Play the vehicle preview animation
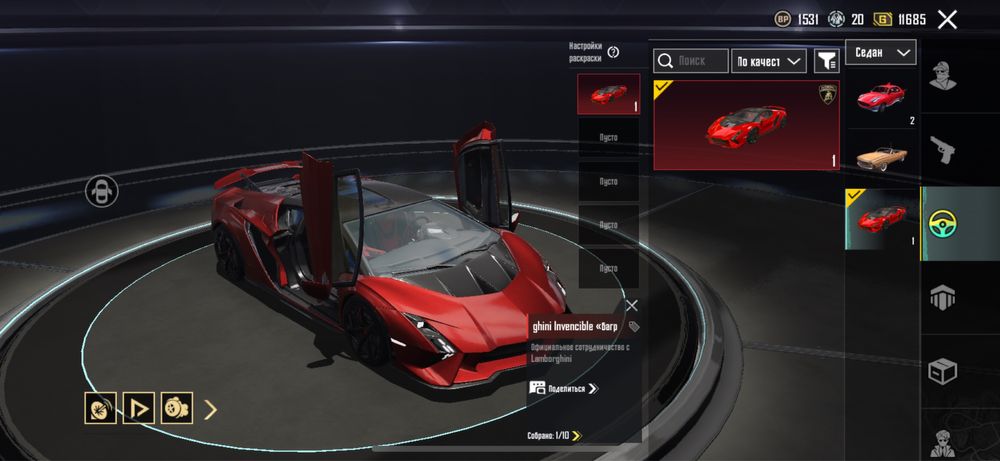Image resolution: width=1000 pixels, height=461 pixels. 138,408
